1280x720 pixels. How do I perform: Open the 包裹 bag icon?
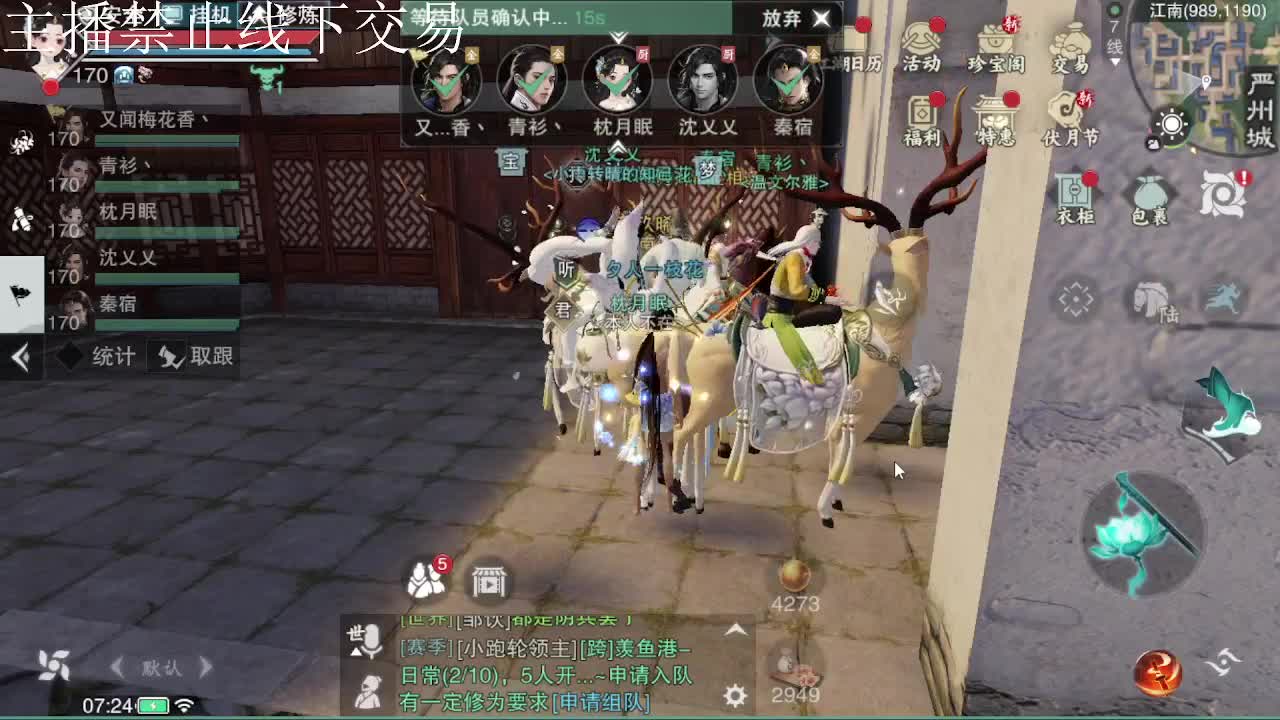click(1148, 195)
